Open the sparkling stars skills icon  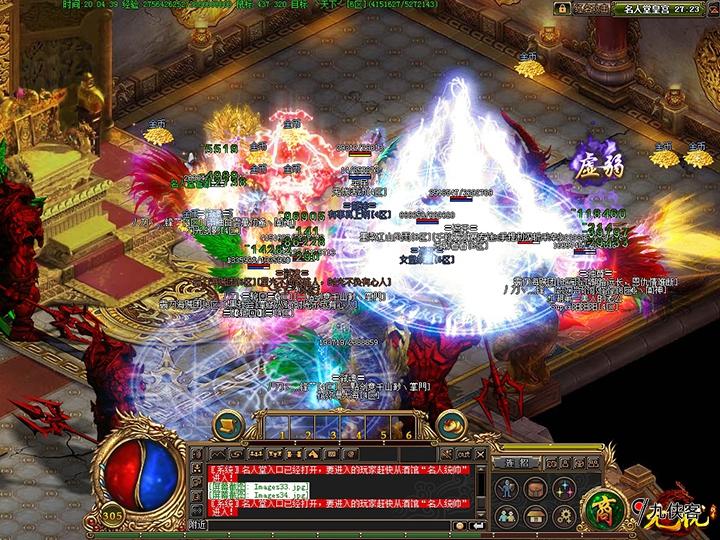[x=563, y=487]
